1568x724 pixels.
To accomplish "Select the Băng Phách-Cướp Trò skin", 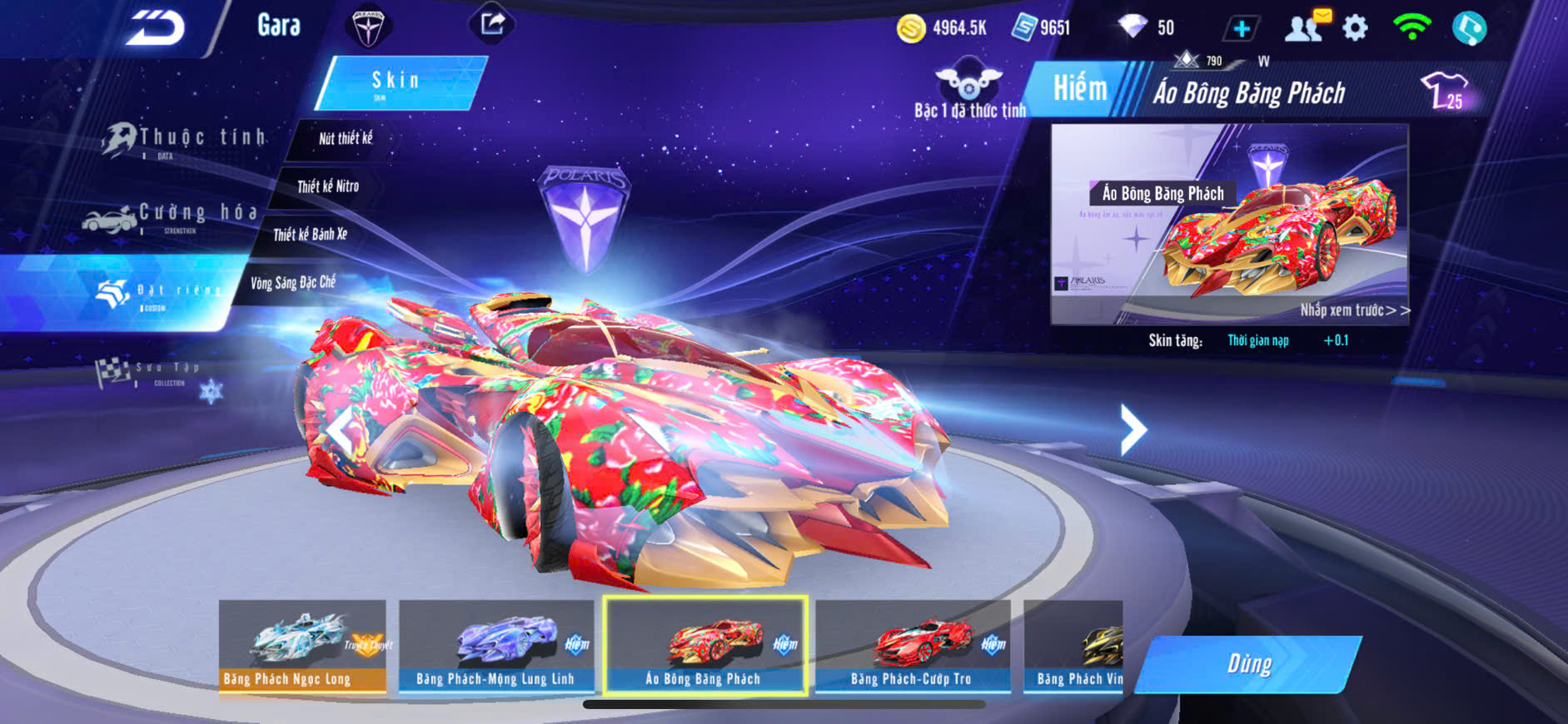I will pos(913,647).
